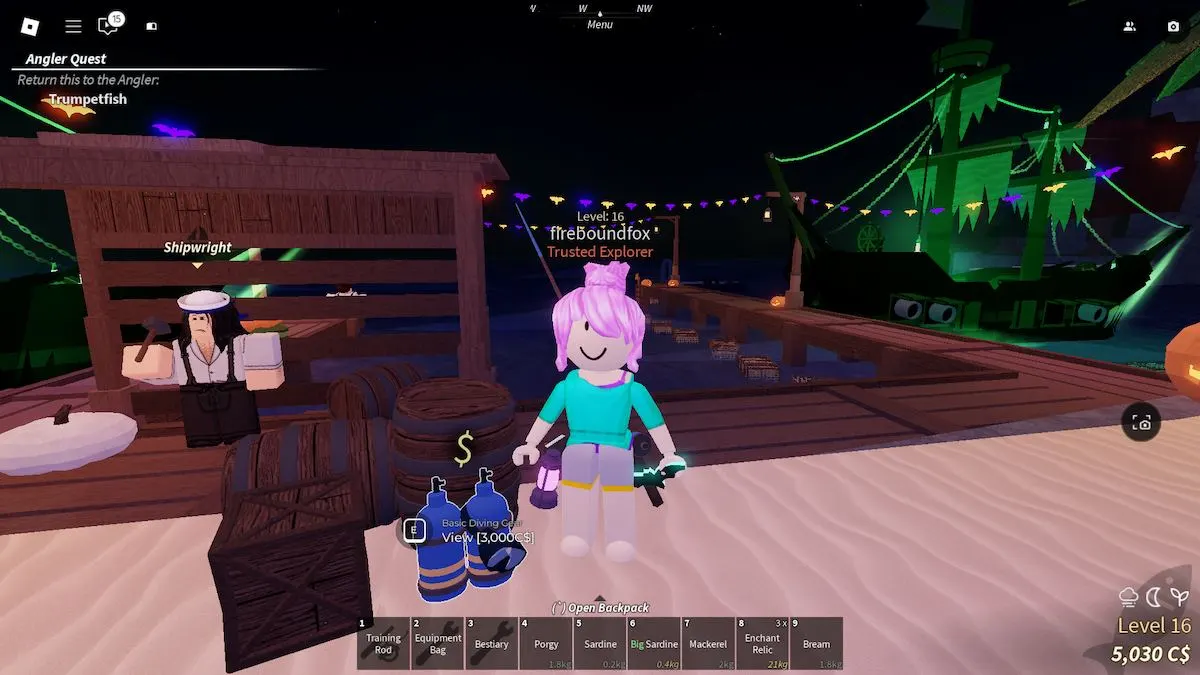Choose the 0.2kg Sardine slot
The width and height of the screenshot is (1200, 675).
coord(600,643)
